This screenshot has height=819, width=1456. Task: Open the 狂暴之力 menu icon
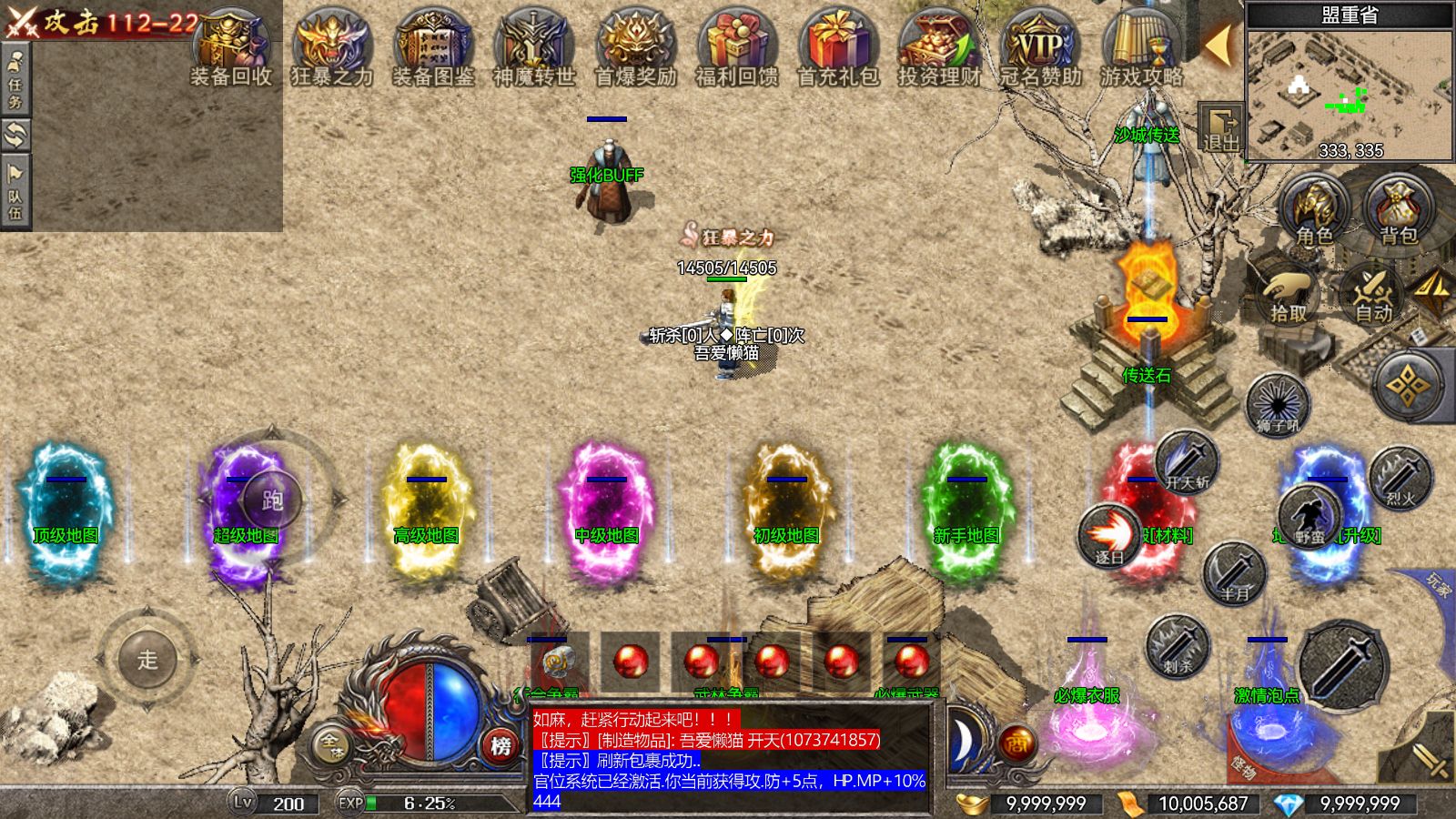[332, 47]
